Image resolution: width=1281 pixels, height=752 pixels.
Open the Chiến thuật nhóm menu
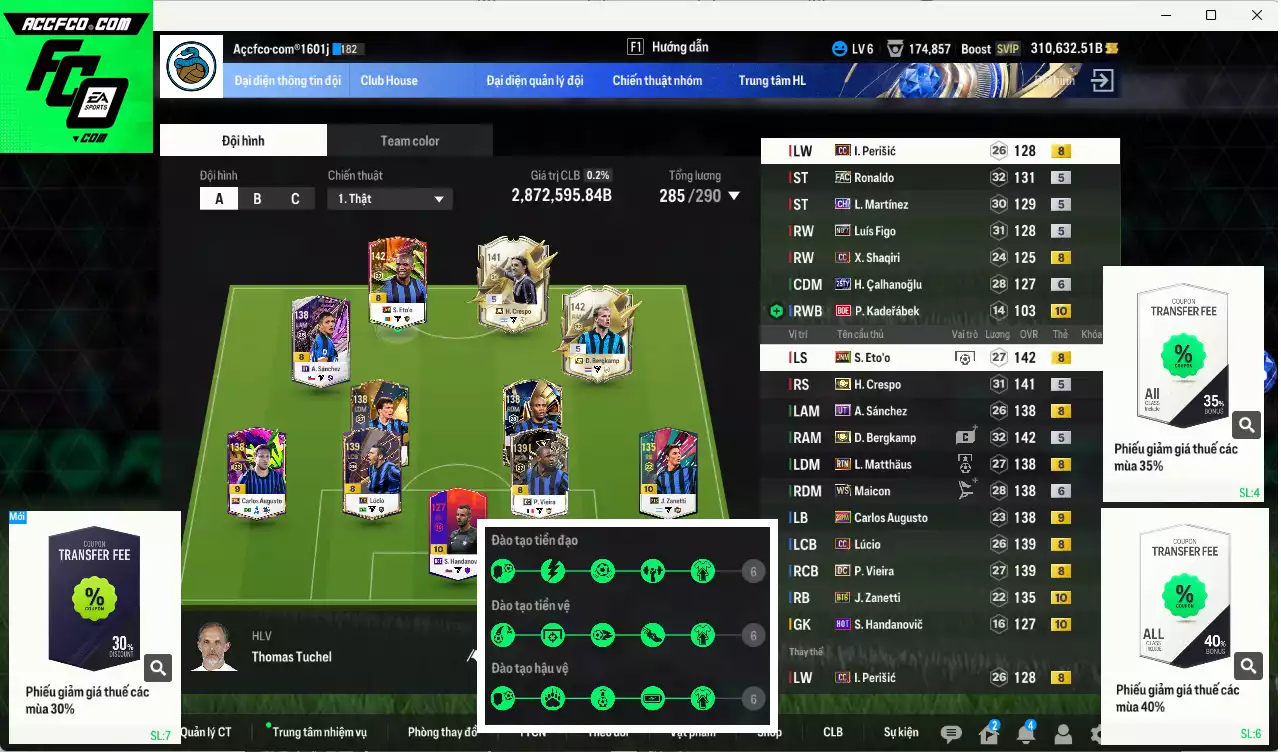pos(658,81)
